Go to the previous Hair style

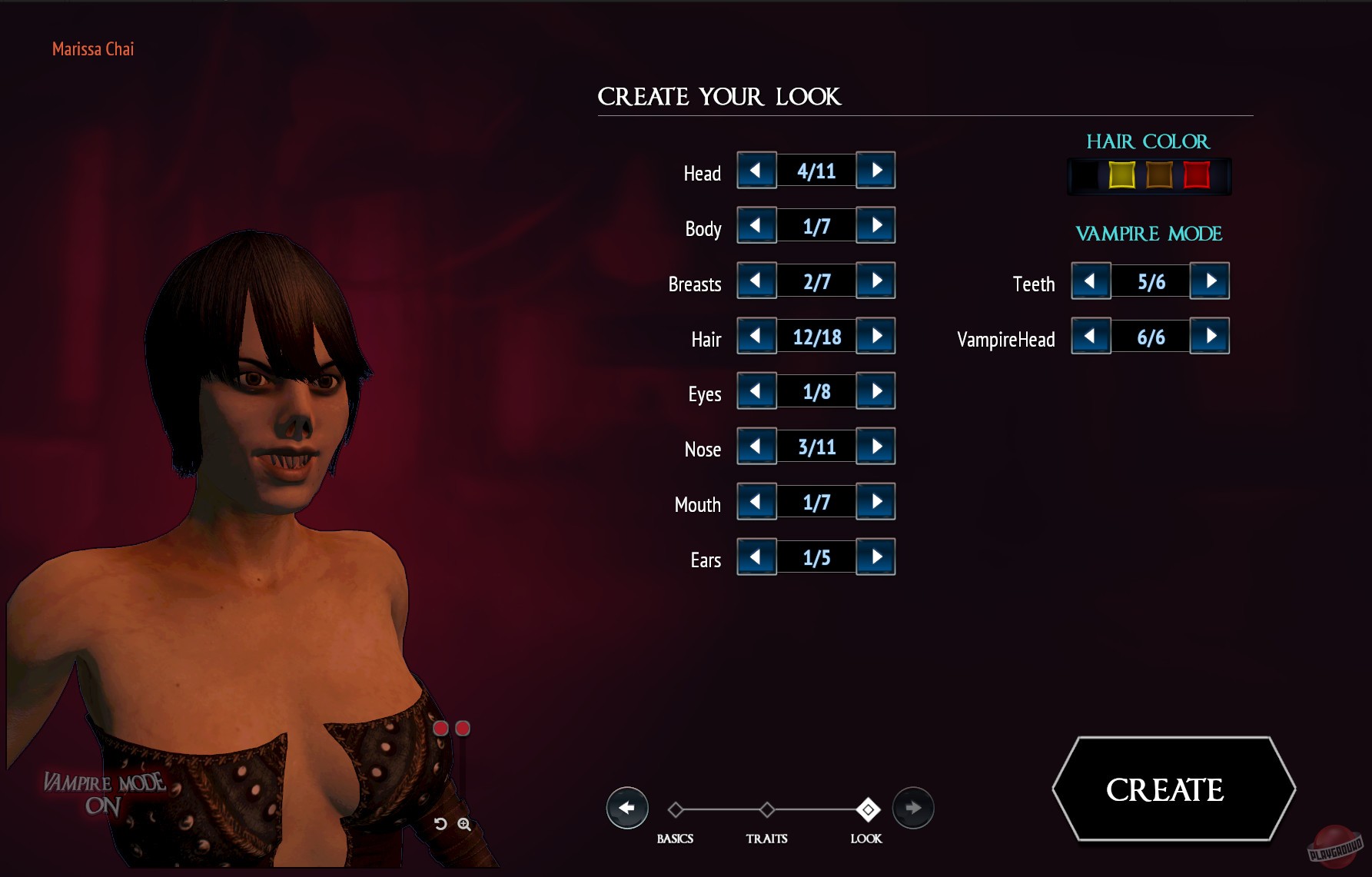click(756, 337)
